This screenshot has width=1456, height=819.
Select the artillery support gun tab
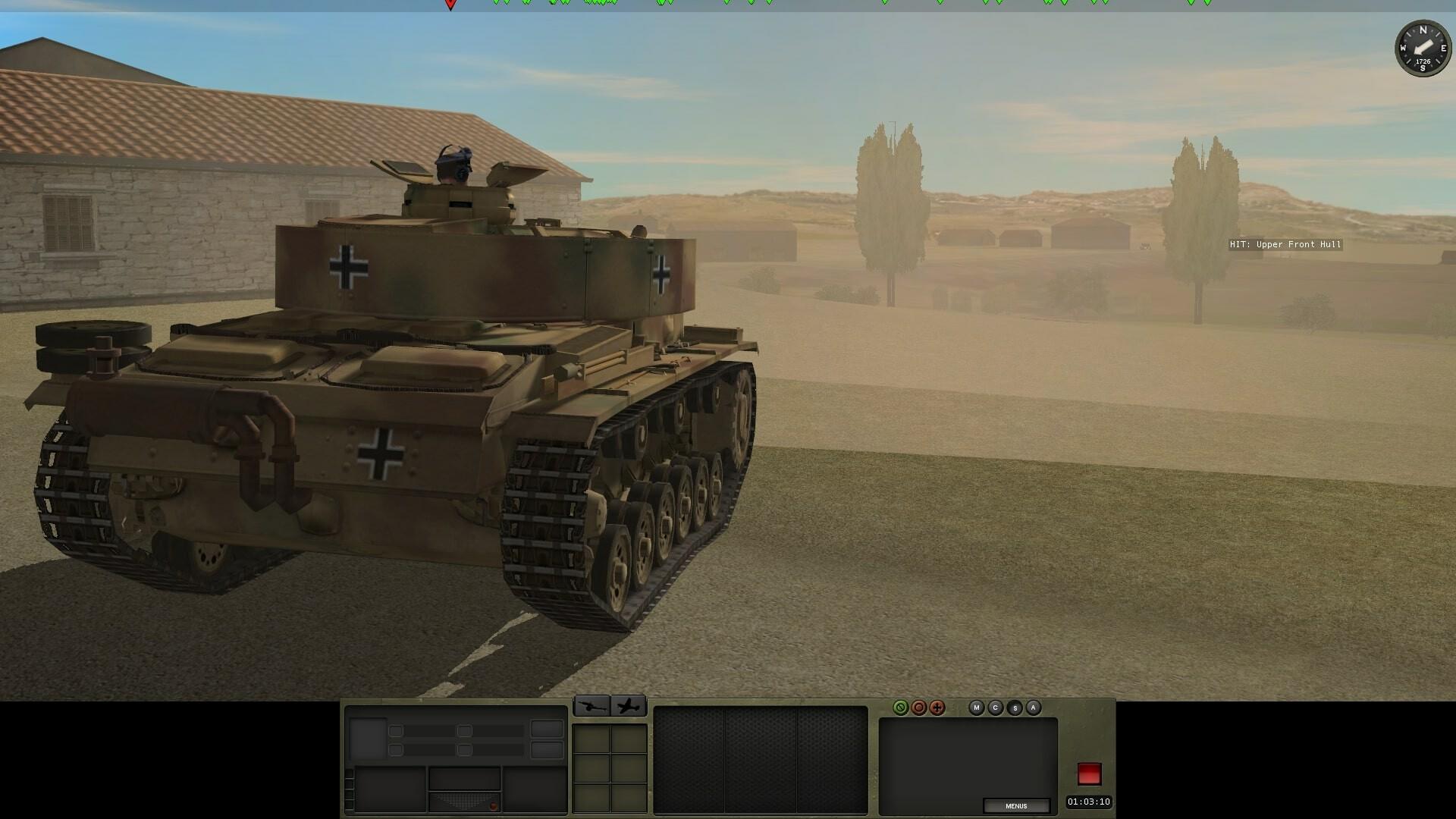coord(593,706)
